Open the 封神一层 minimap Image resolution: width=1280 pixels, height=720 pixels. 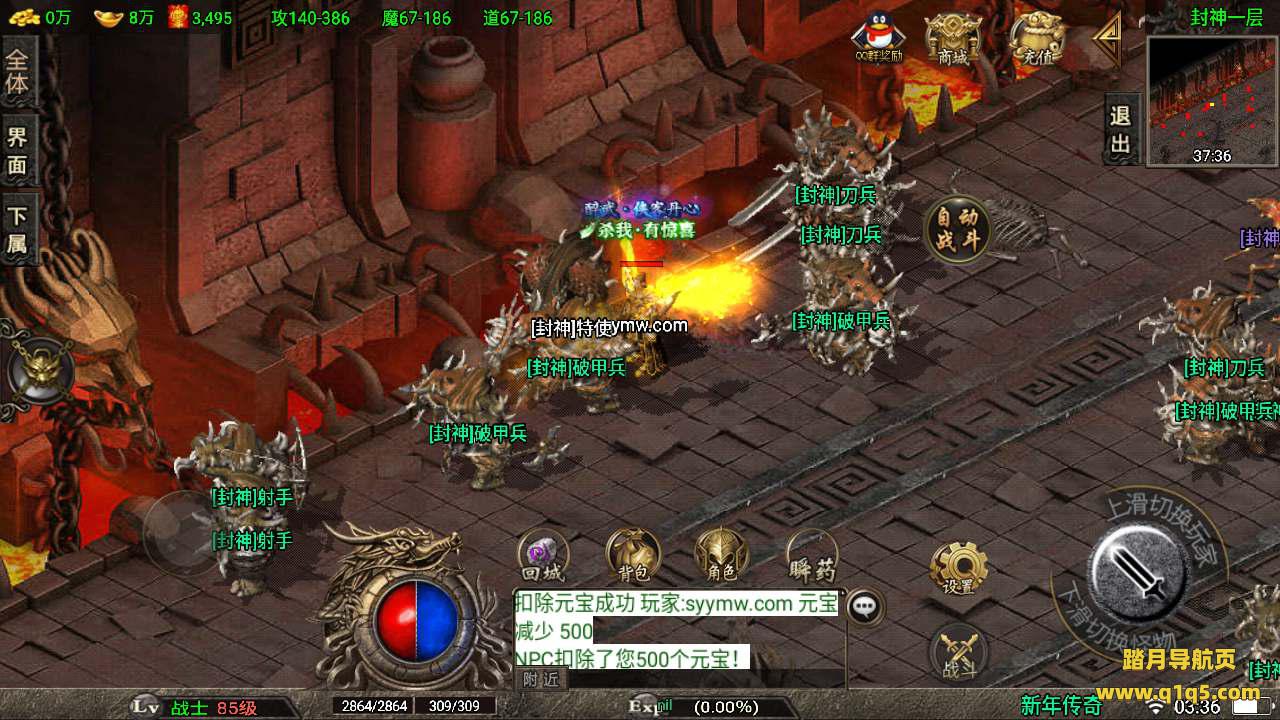(1212, 100)
